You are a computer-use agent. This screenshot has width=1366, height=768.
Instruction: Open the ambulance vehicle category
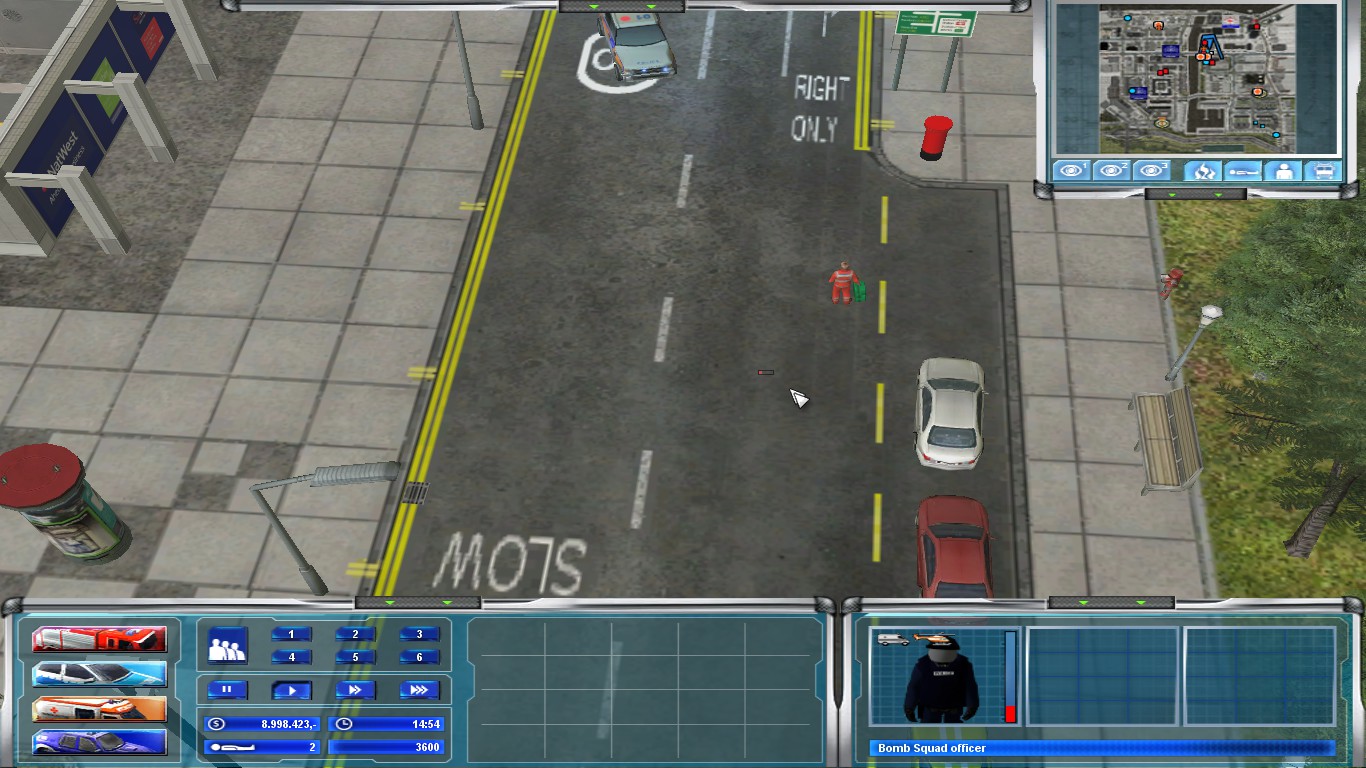[97, 710]
